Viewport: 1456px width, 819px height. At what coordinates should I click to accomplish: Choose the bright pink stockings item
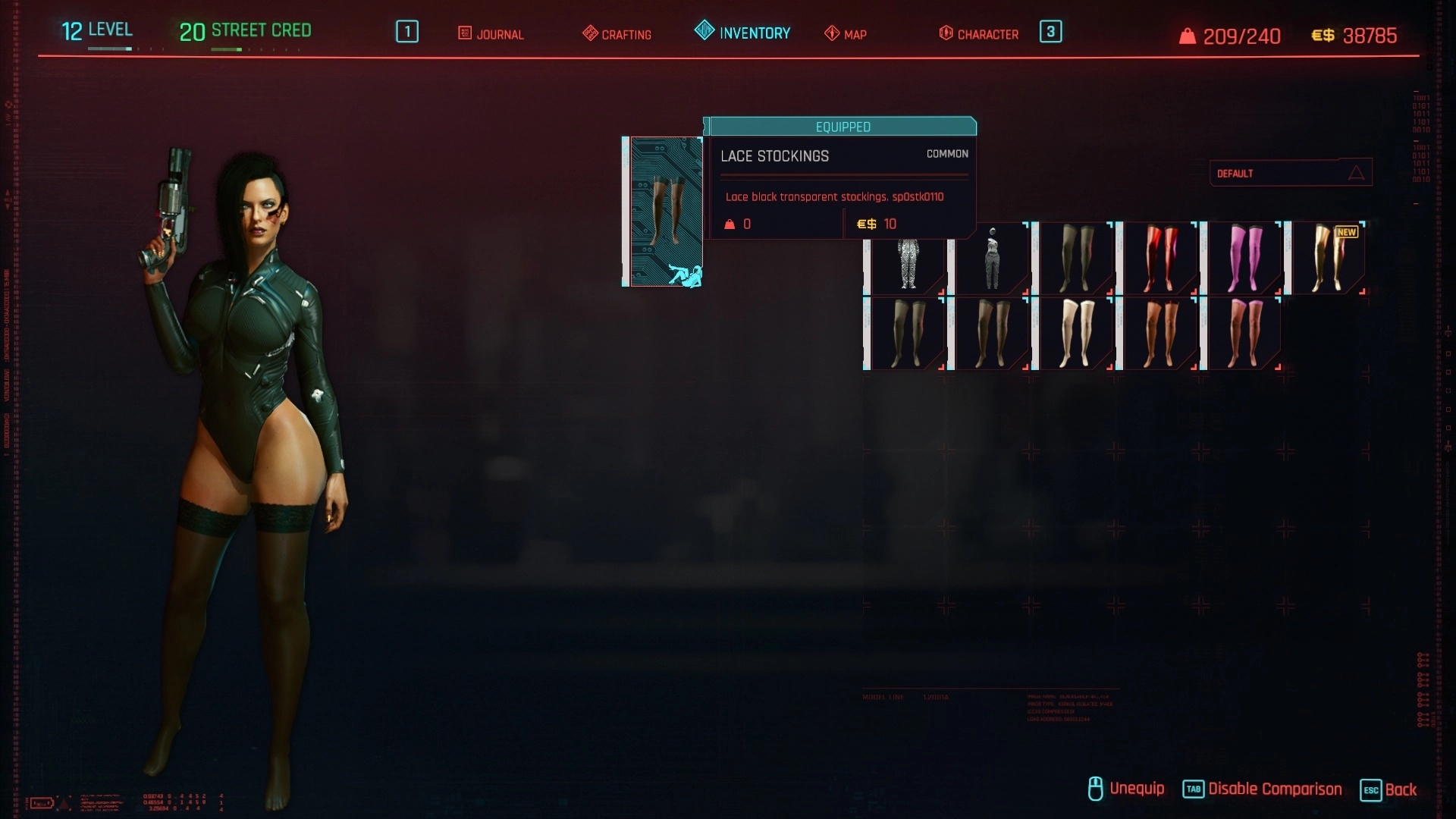tap(1244, 259)
